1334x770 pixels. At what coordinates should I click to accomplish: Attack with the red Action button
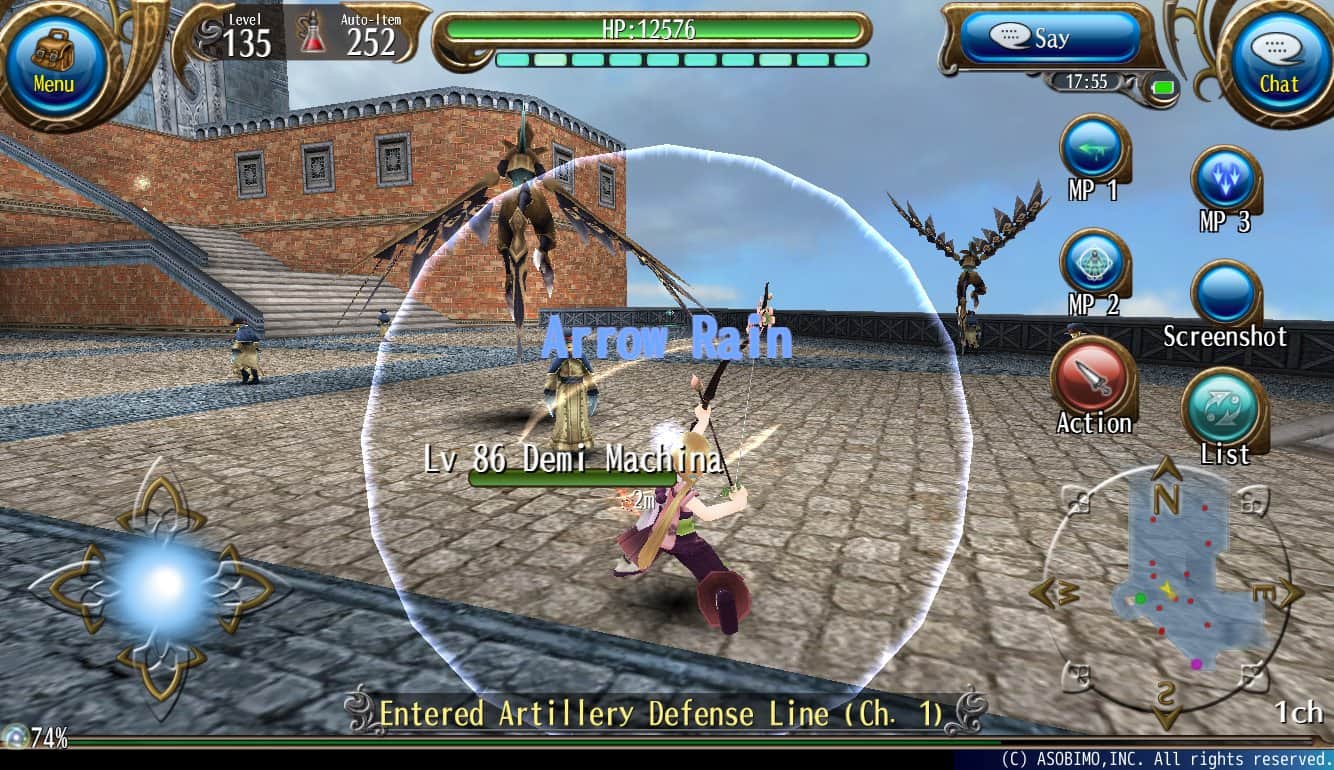click(x=1091, y=377)
